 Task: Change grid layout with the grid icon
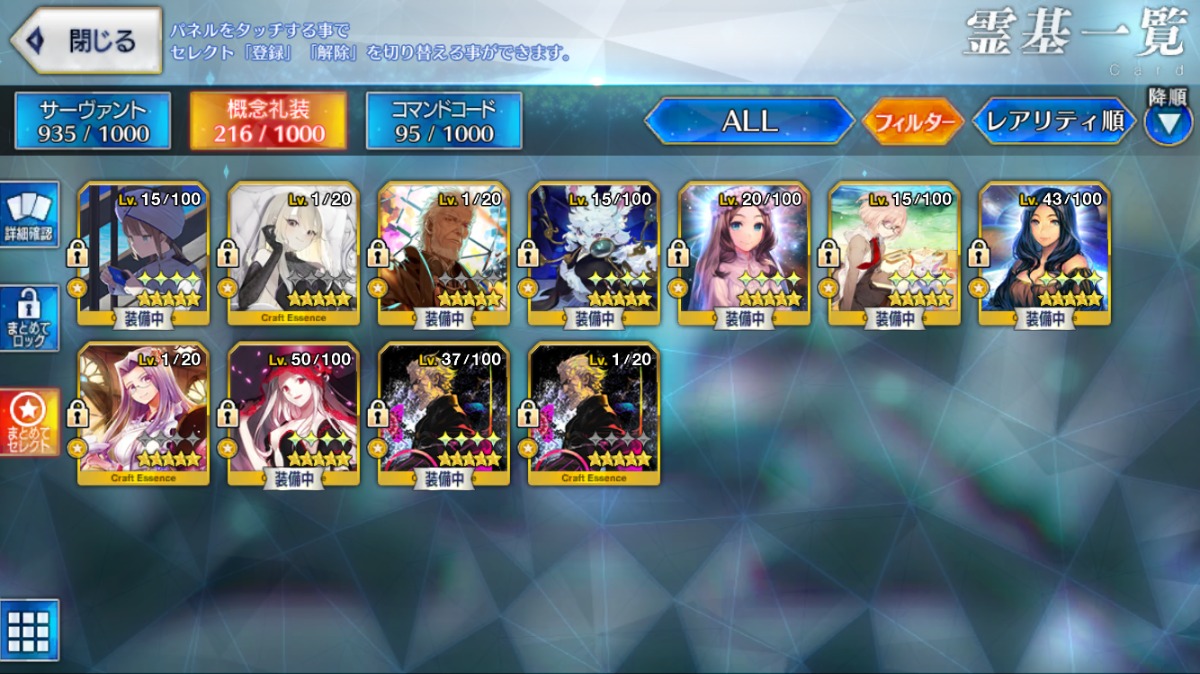pos(29,630)
